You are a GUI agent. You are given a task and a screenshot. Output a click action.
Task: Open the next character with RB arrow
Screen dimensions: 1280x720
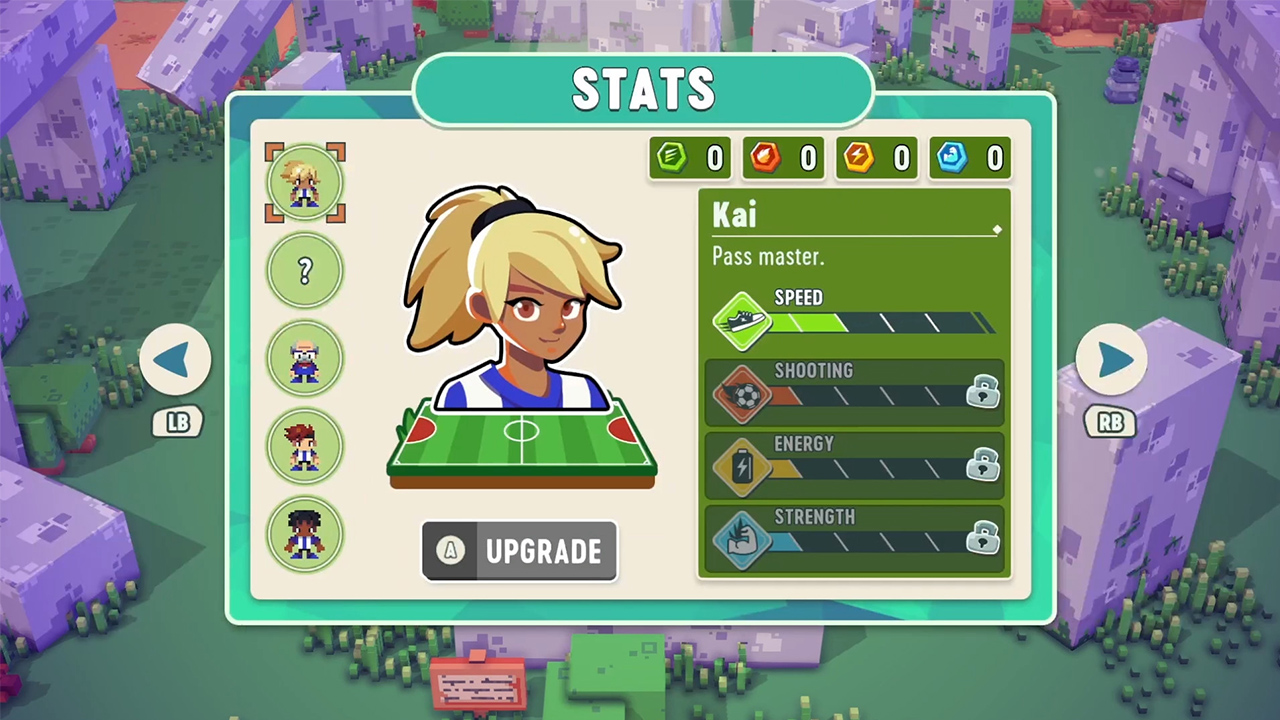pyautogui.click(x=1113, y=362)
